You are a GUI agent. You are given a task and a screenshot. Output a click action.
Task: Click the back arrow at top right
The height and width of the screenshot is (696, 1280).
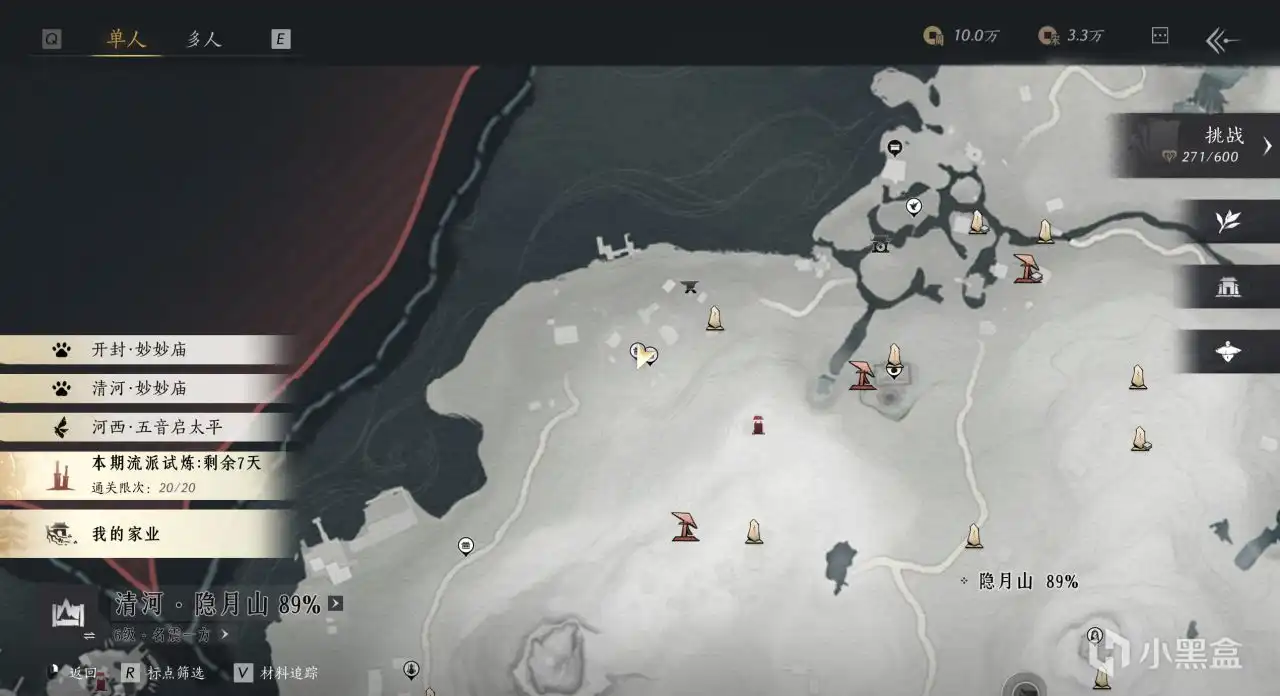click(x=1222, y=40)
